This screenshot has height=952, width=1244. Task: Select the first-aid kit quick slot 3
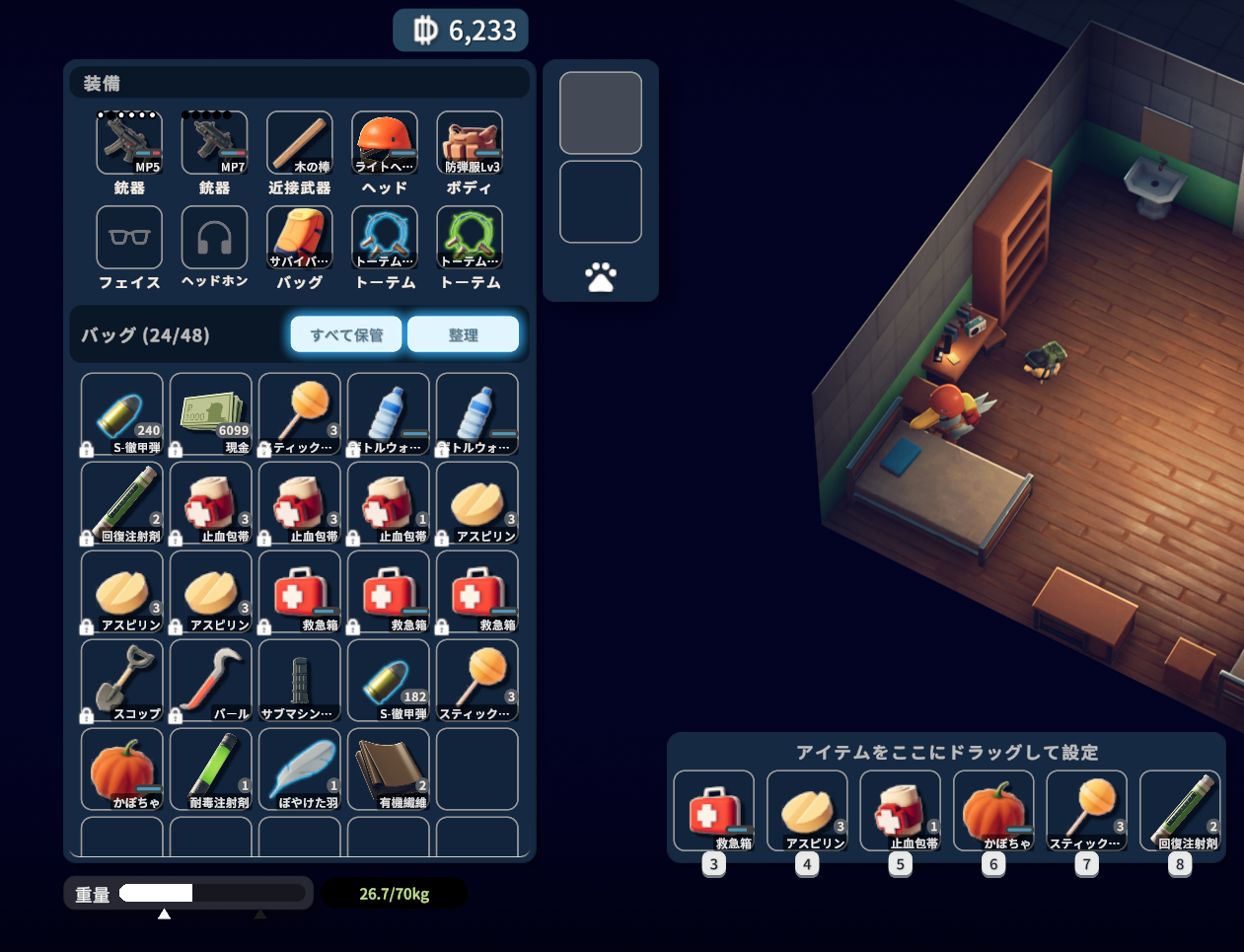pyautogui.click(x=714, y=811)
